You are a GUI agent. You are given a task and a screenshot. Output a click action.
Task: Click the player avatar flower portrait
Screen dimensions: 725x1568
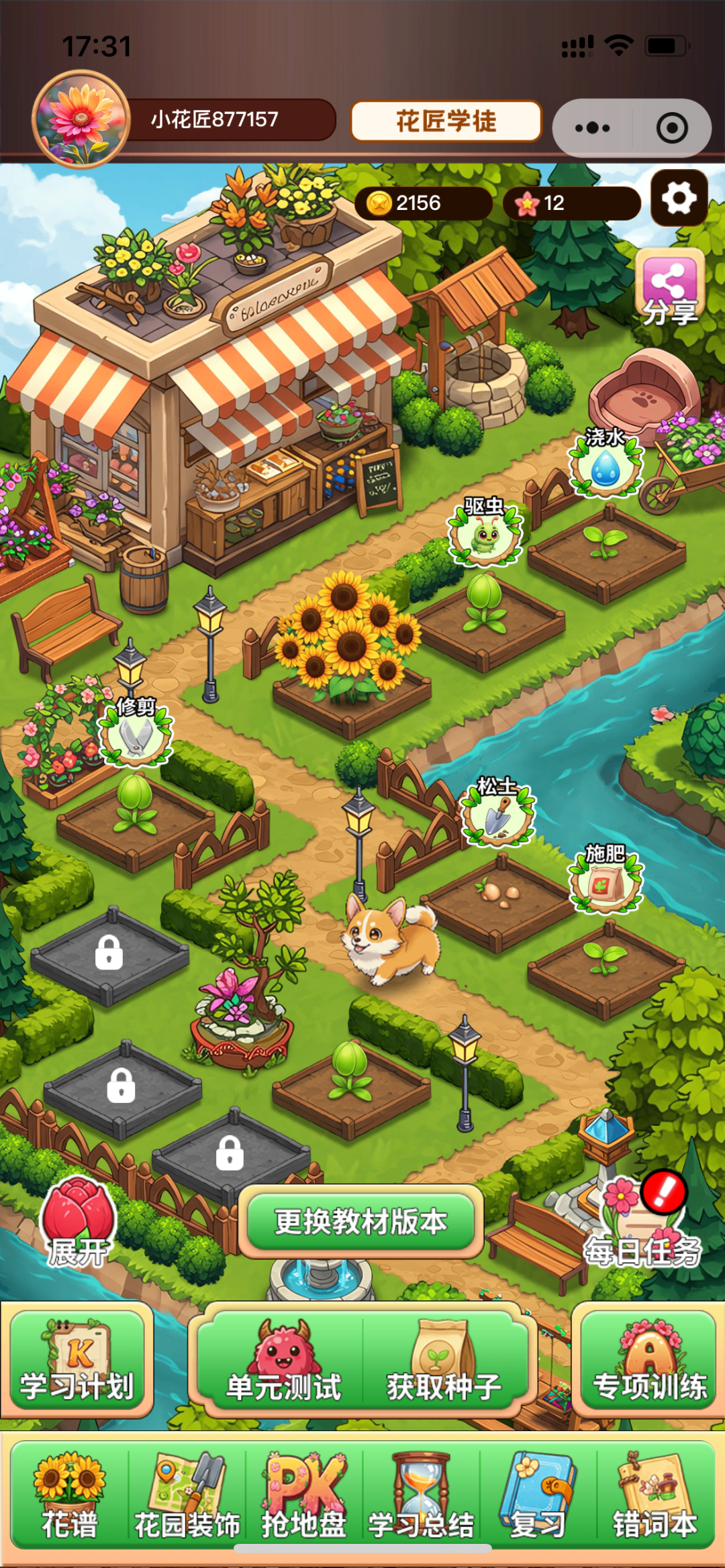click(81, 119)
